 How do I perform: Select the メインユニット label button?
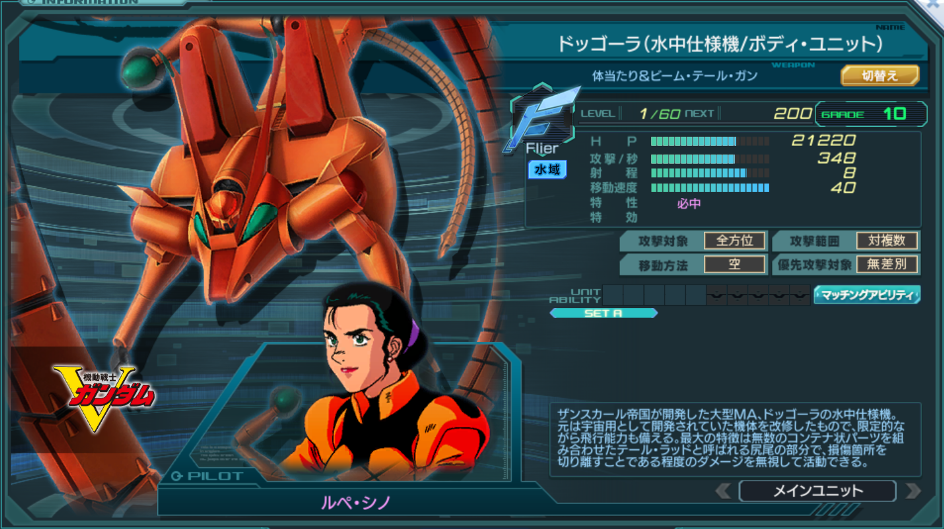[x=816, y=491]
